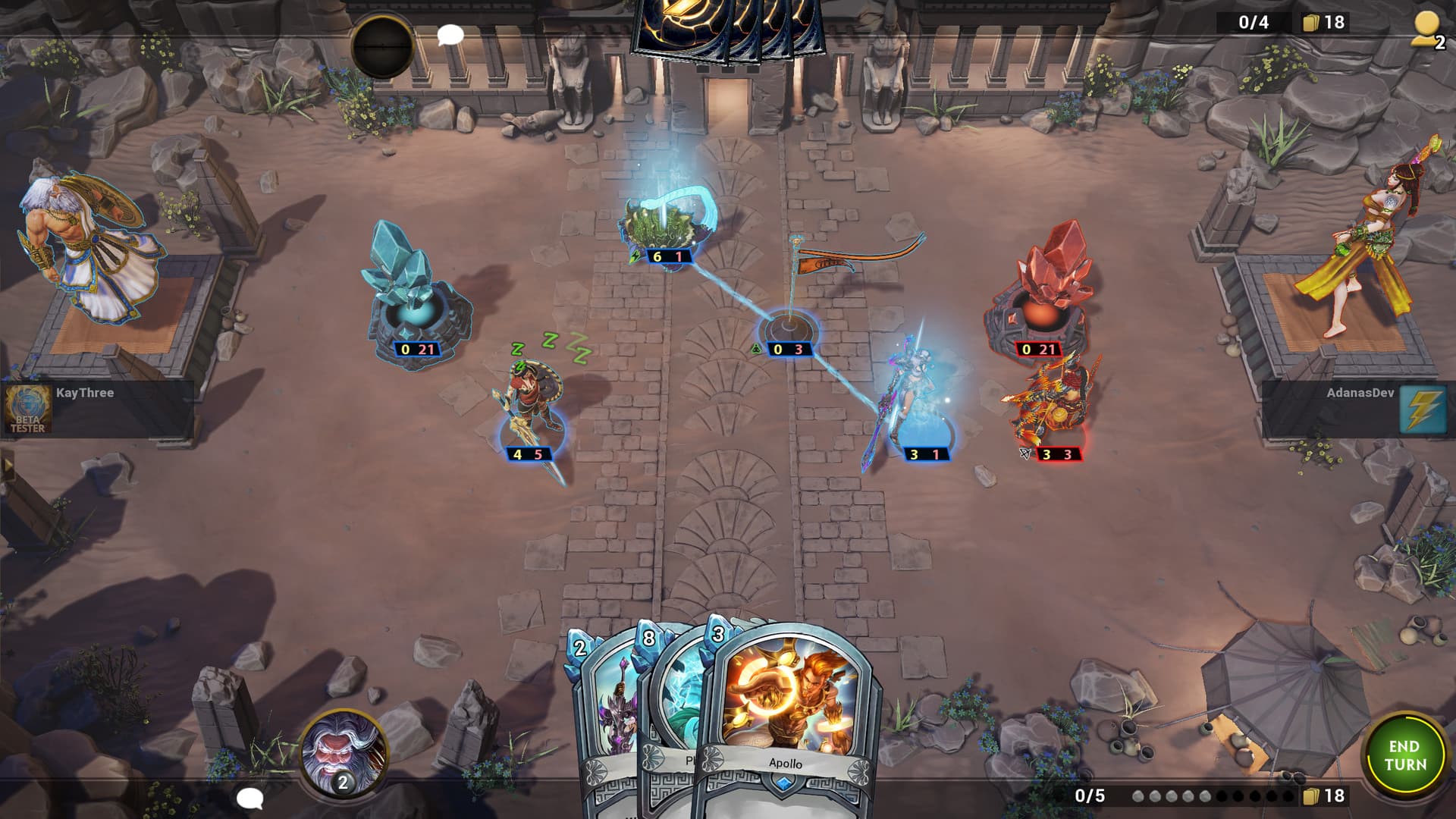The width and height of the screenshot is (1456, 819).
Task: Select the 0/3 banner flag unit
Action: 790,318
